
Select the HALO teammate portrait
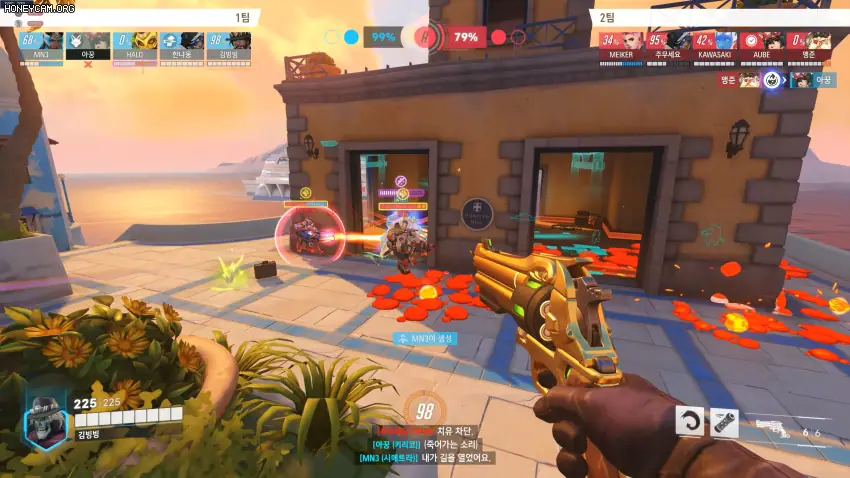point(144,41)
